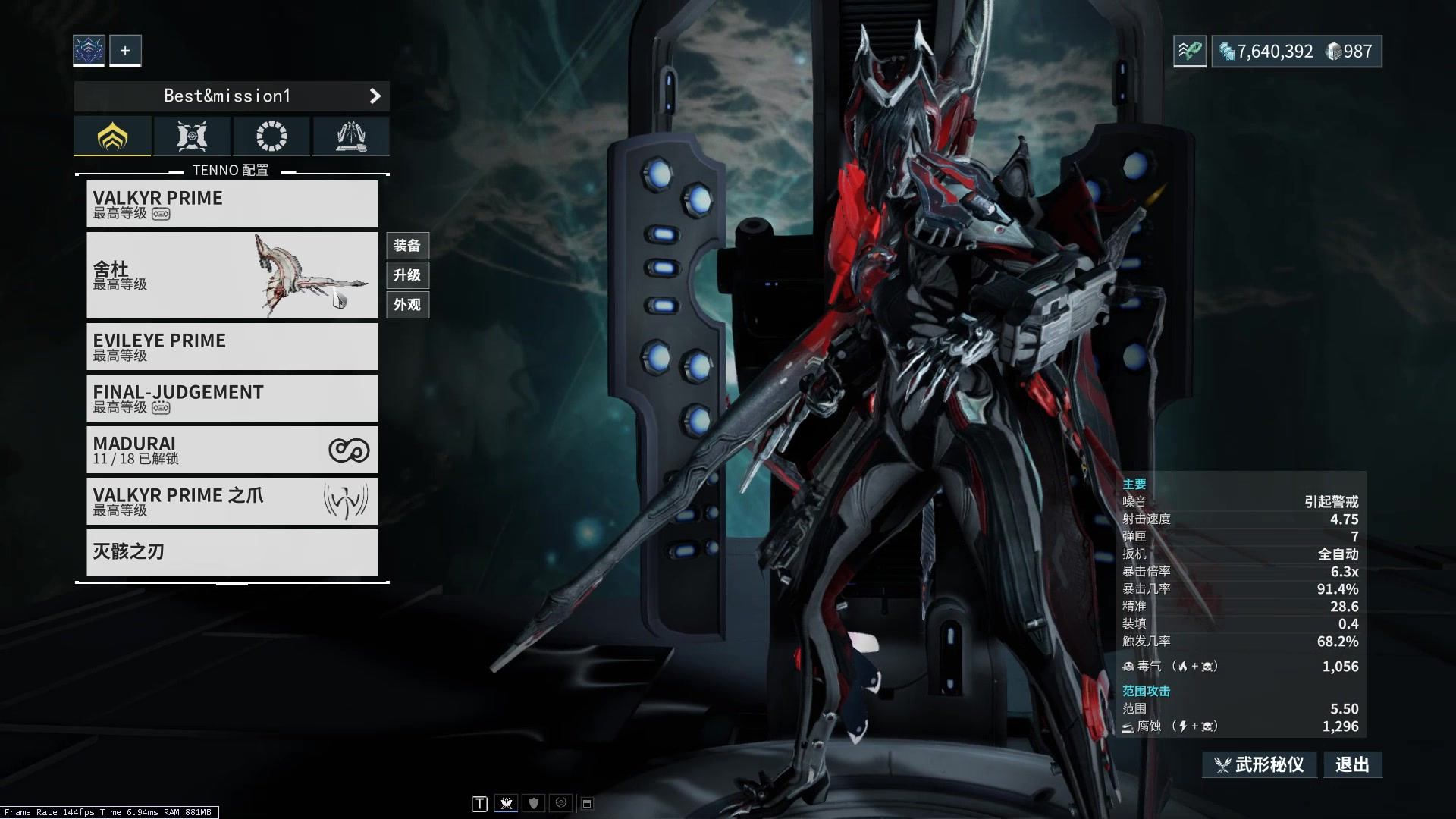Open the FINAL-JUDGEMENT melee slot
The image size is (1456, 819).
pos(232,398)
